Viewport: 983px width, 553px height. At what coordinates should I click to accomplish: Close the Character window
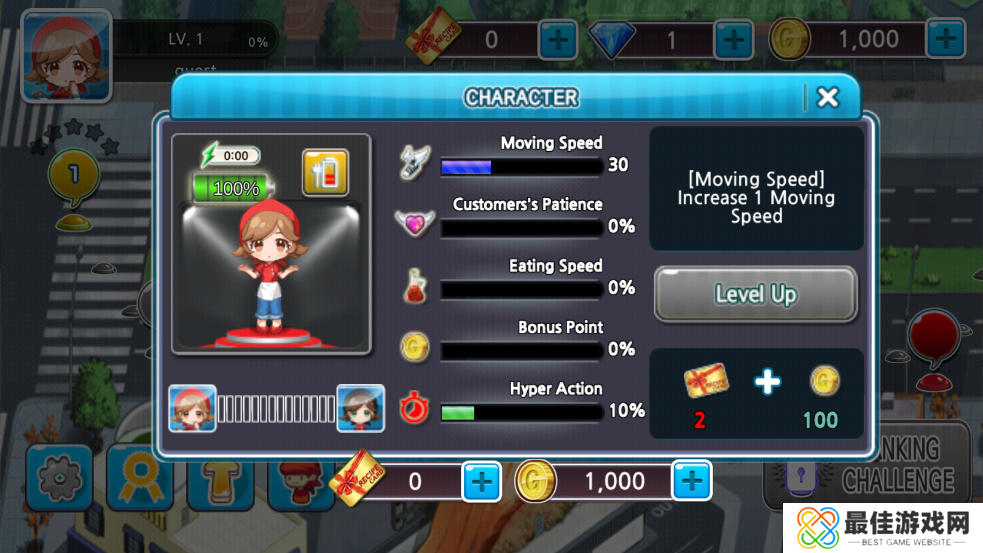[827, 97]
